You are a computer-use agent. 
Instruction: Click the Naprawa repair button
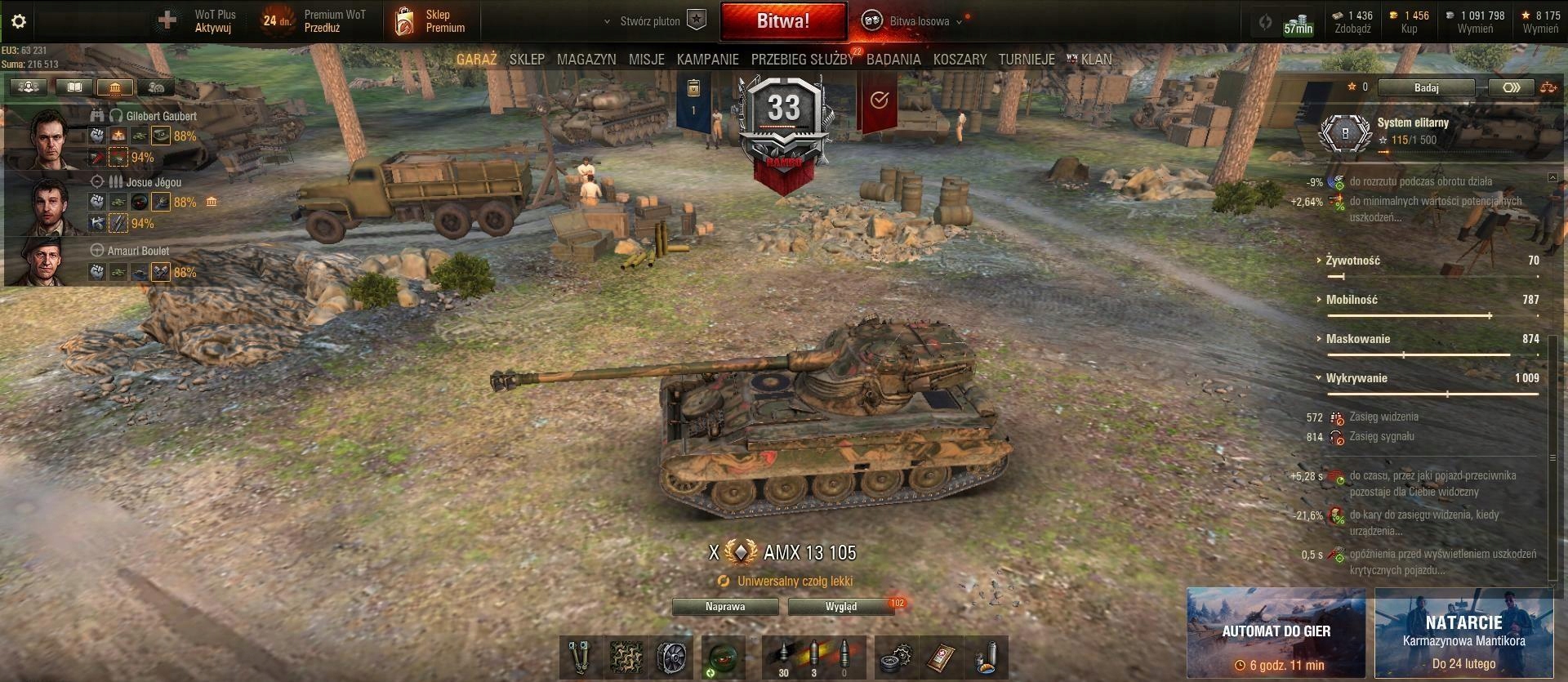tap(725, 607)
